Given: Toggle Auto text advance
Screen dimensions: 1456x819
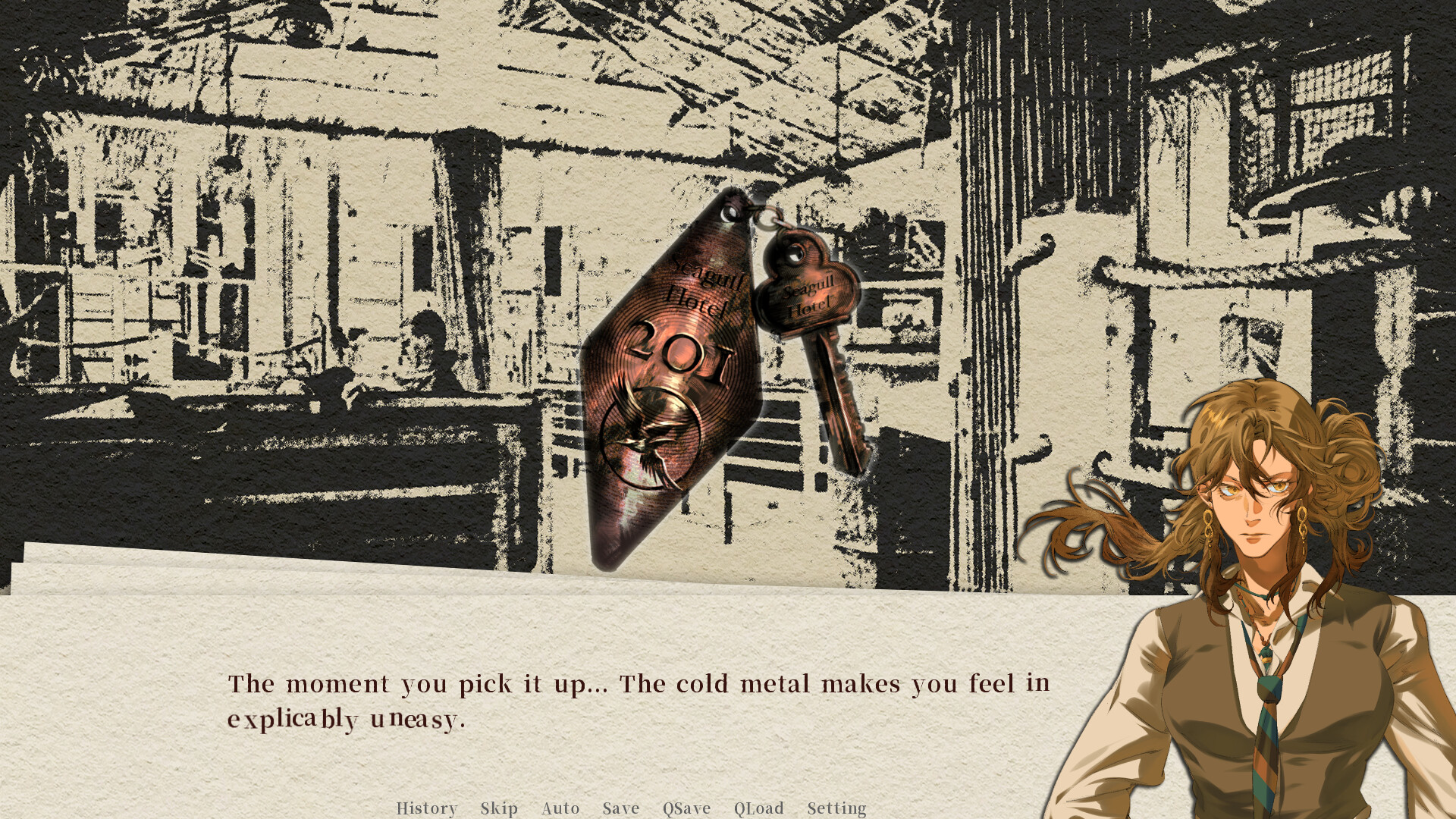Looking at the screenshot, I should point(560,808).
